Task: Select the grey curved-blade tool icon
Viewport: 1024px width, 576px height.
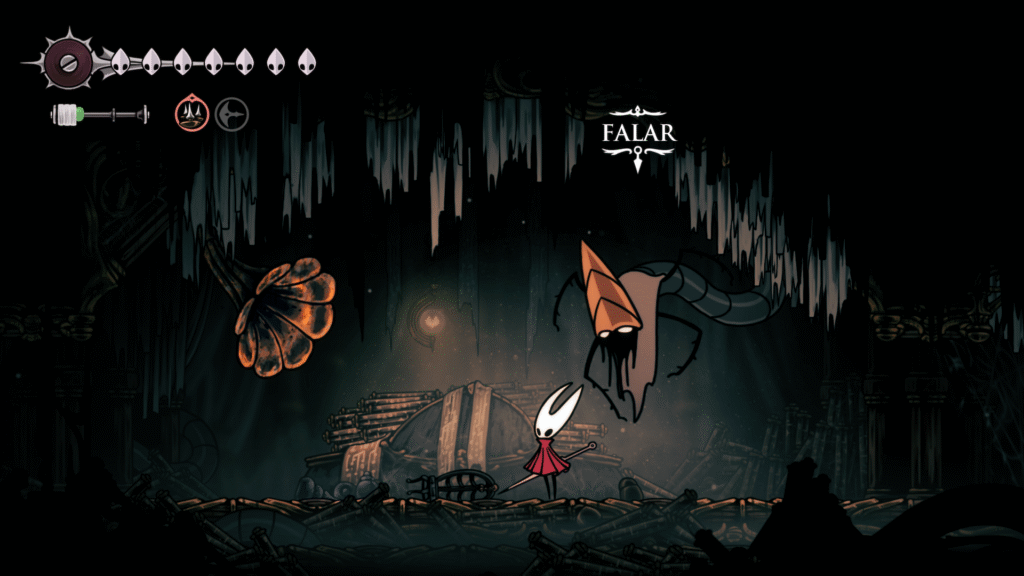Action: click(x=232, y=113)
